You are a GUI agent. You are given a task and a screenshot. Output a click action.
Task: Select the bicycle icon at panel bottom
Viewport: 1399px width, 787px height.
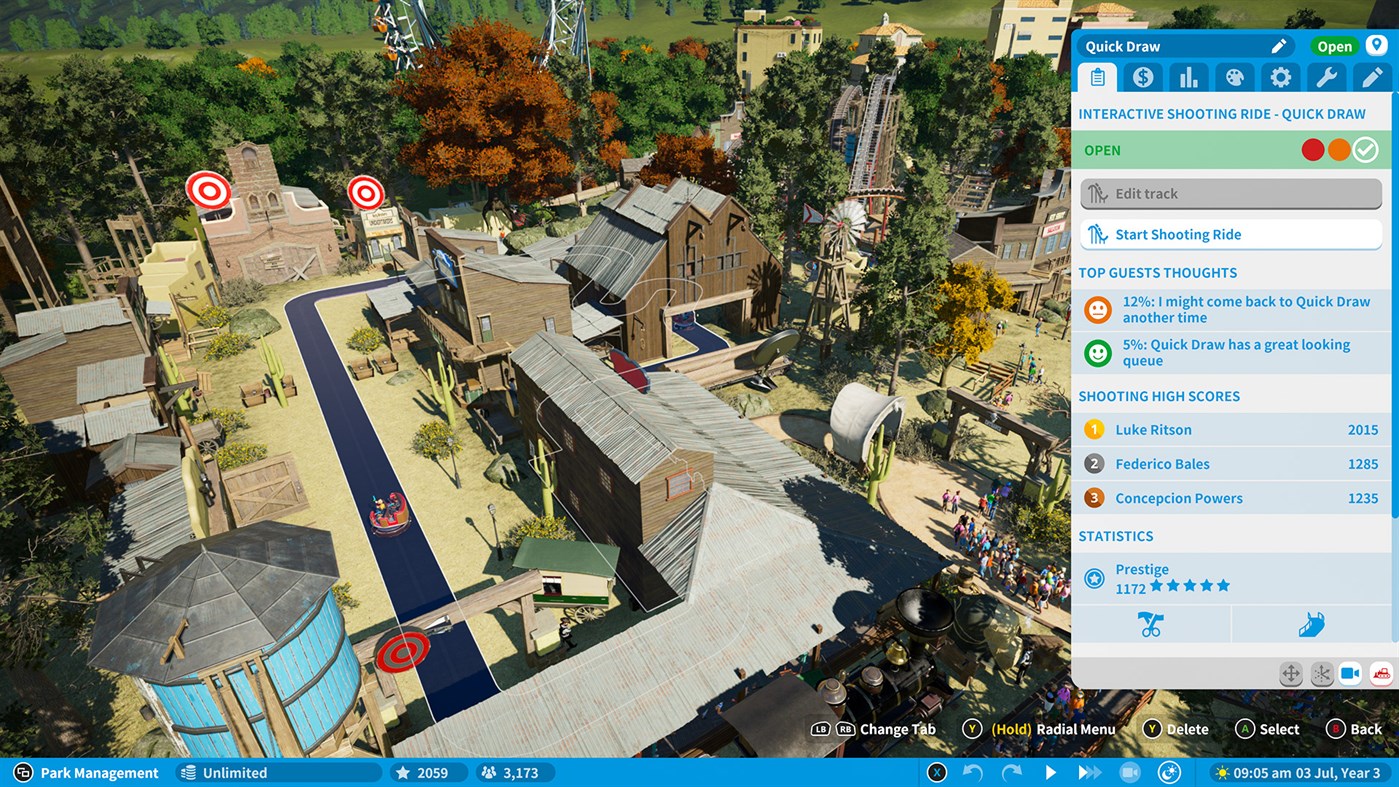click(x=1152, y=623)
